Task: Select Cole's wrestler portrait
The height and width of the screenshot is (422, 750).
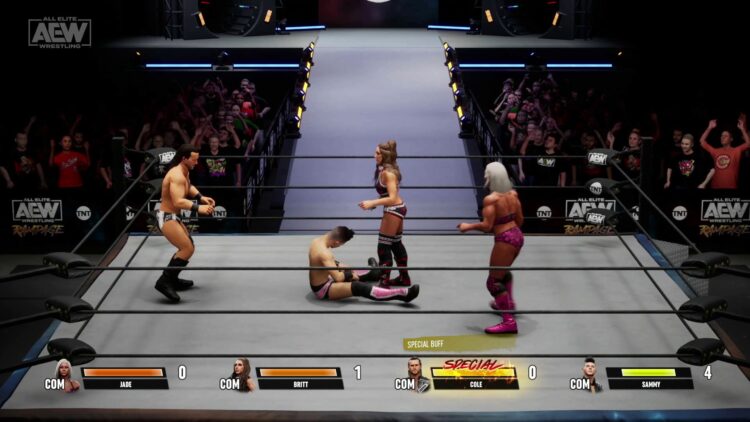Action: click(x=417, y=375)
